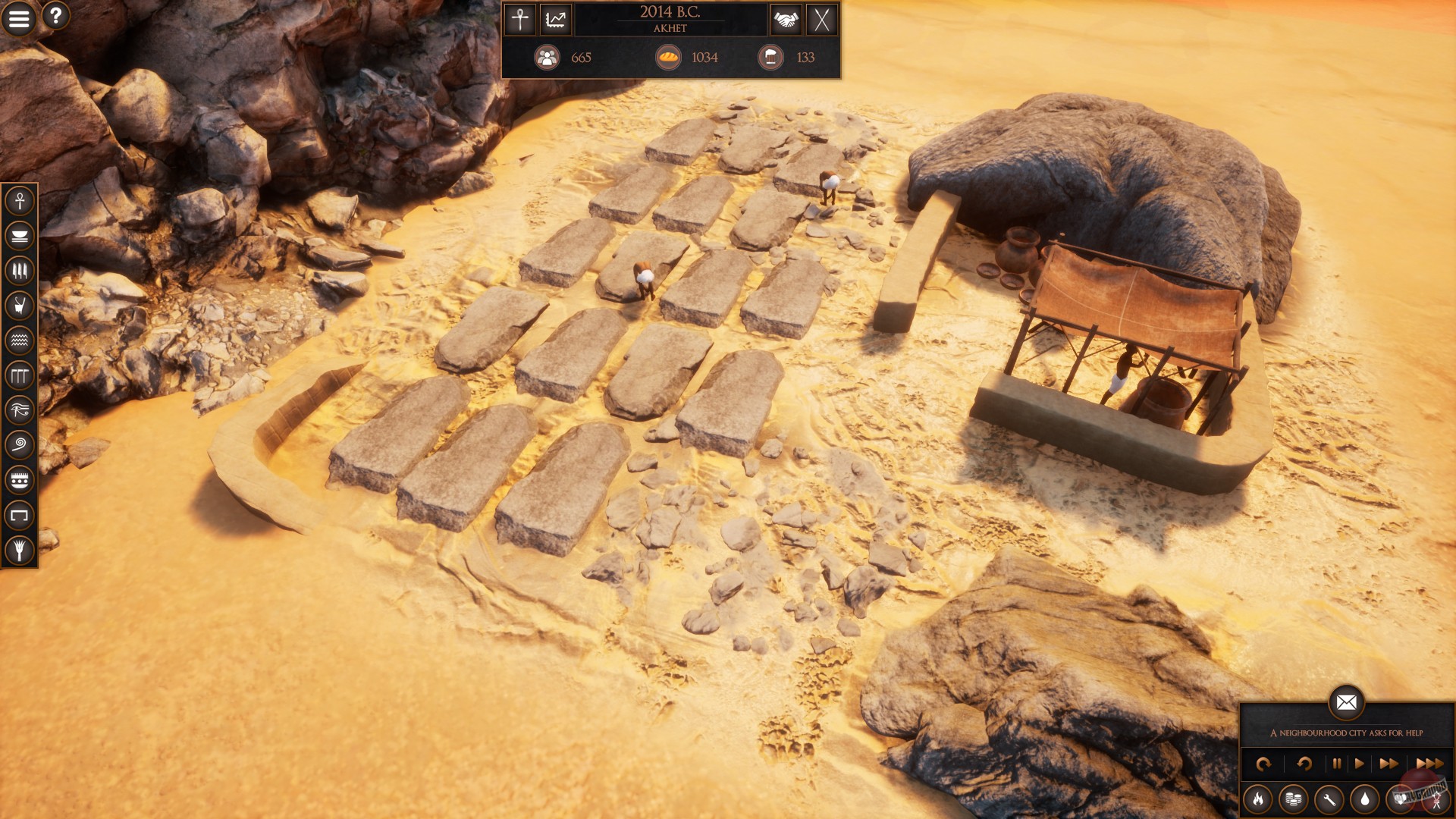Select the Eye of Horus tool

coord(20,407)
